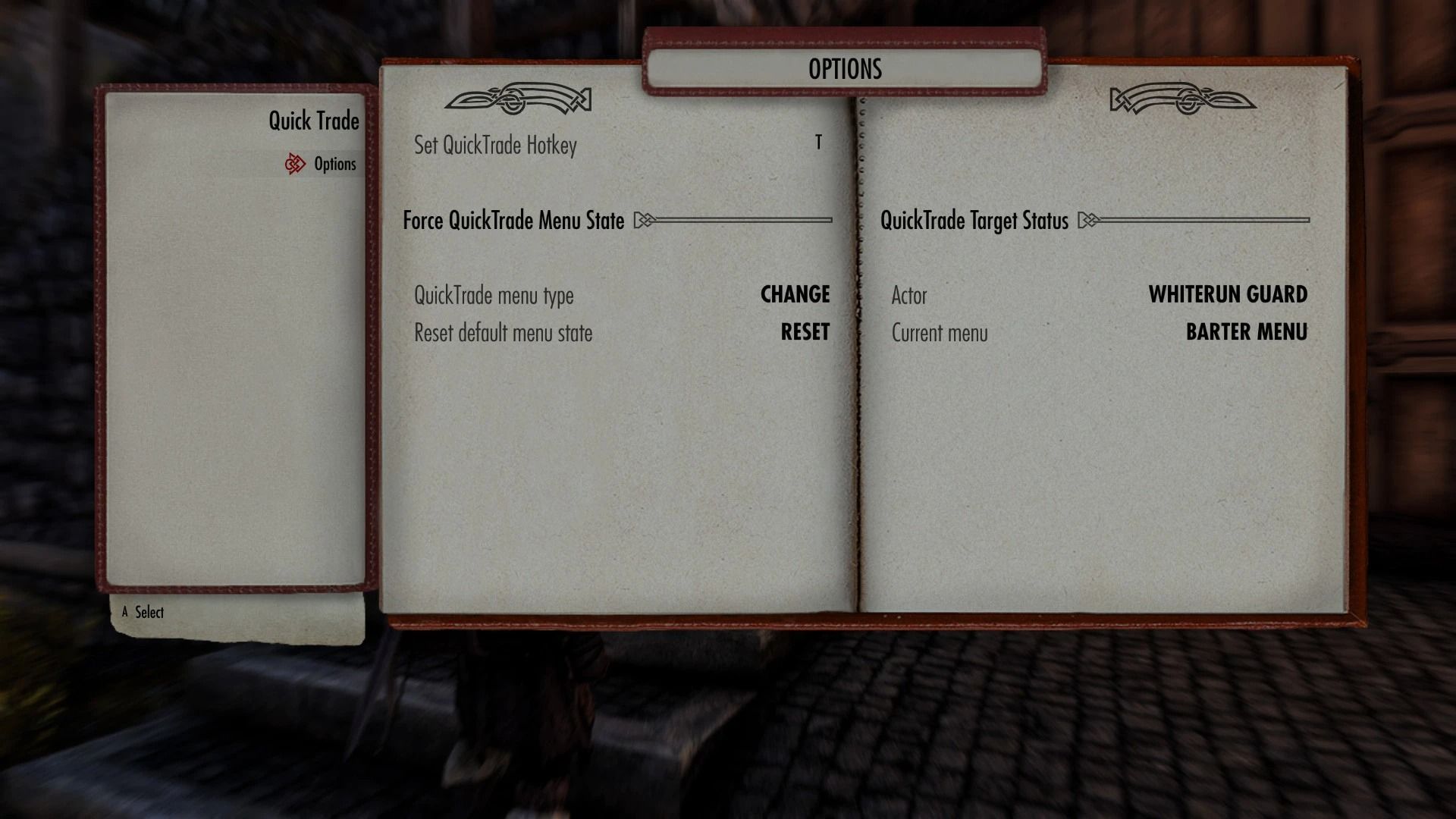Click the Current menu label
This screenshot has width=1456, height=819.
[940, 333]
